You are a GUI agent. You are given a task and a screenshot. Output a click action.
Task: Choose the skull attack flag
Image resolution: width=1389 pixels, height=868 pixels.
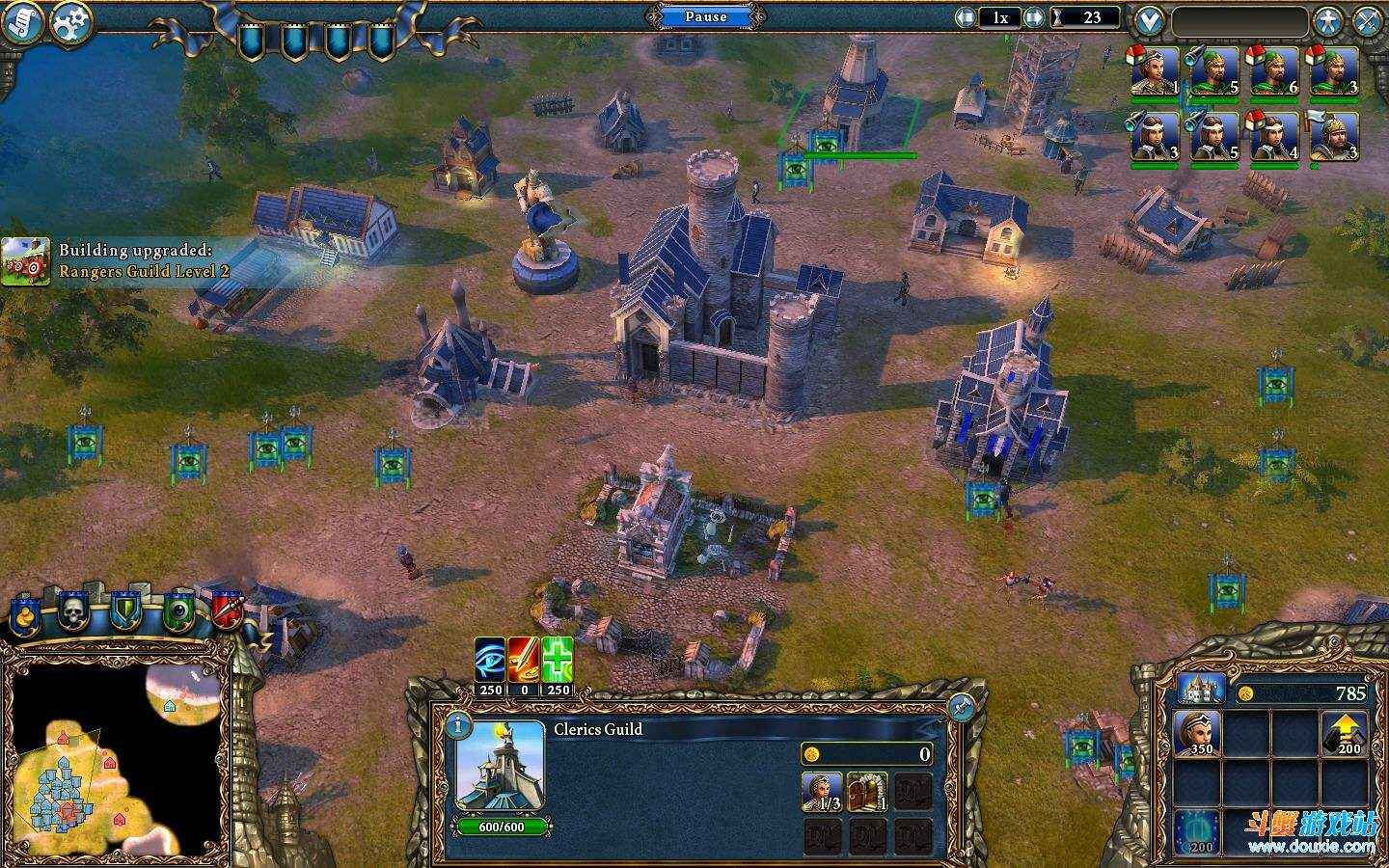[74, 610]
